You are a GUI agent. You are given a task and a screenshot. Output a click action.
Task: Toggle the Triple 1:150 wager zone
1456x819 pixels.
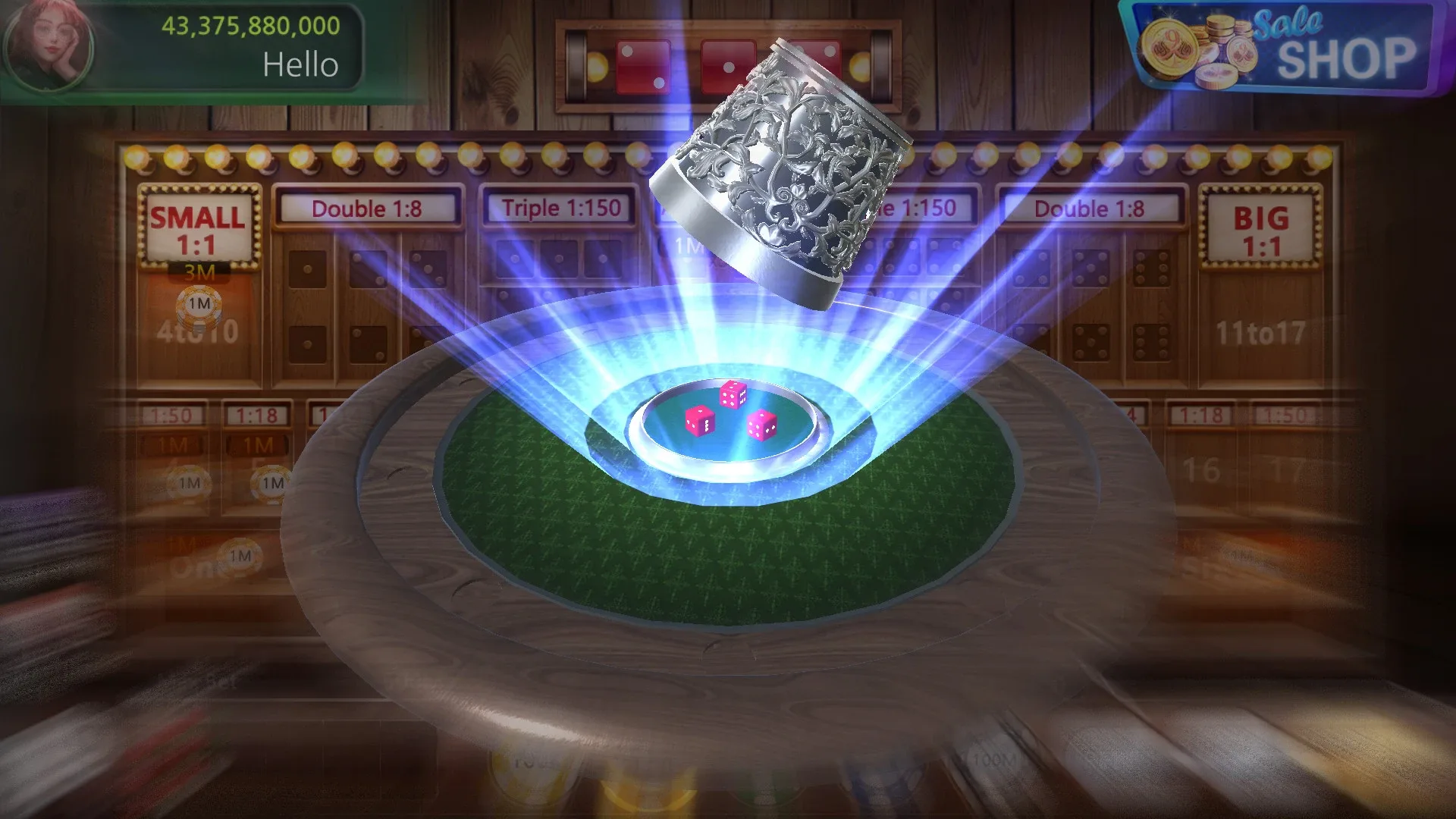tap(560, 206)
